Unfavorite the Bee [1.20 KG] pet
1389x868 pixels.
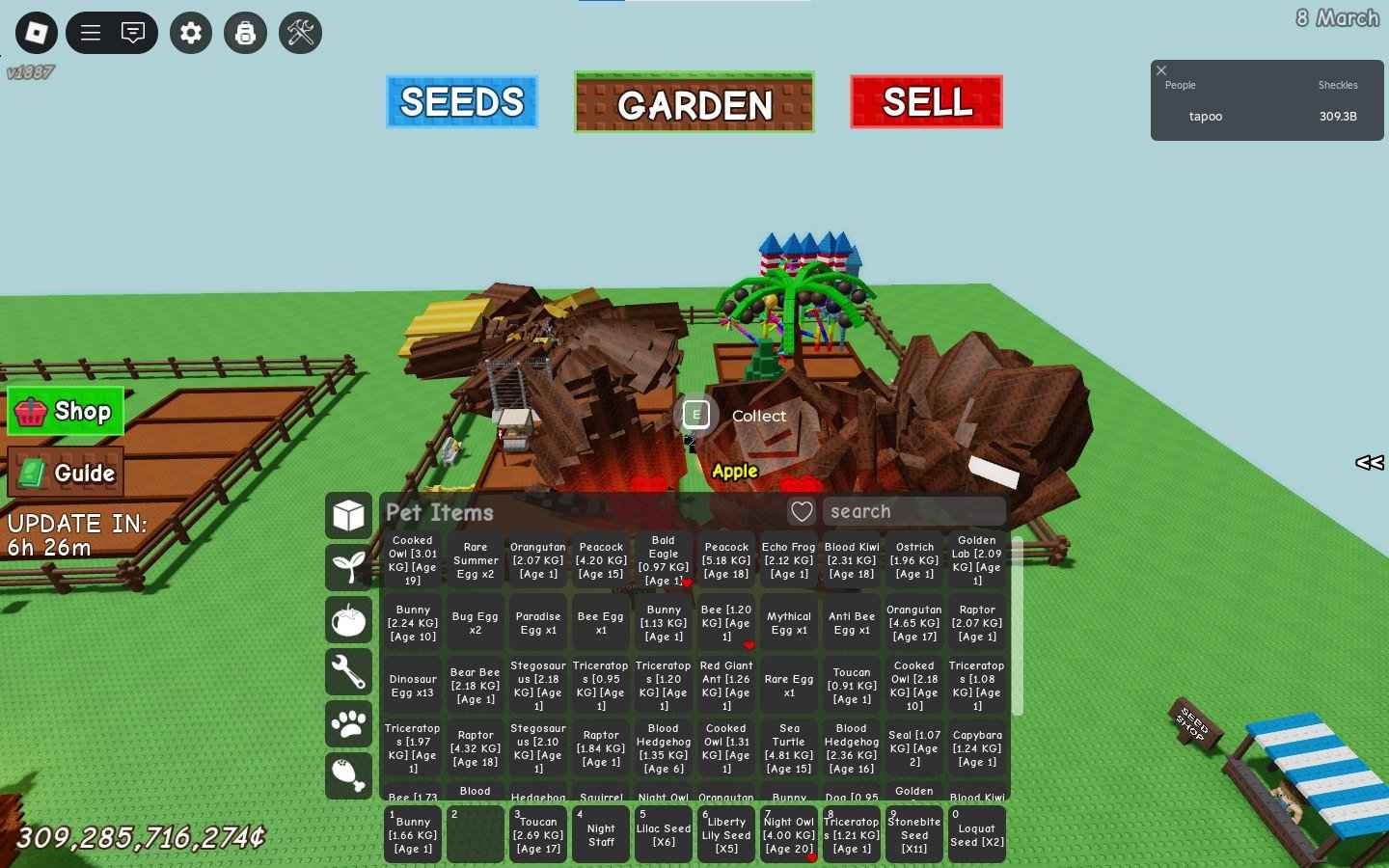coord(749,644)
